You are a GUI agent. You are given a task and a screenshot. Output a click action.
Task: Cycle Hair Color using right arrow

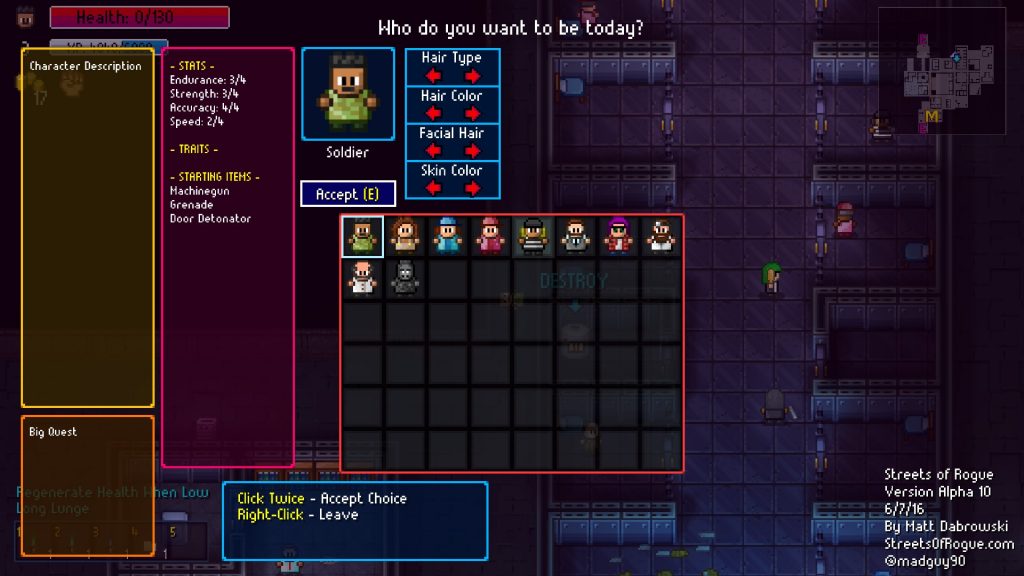click(x=473, y=113)
